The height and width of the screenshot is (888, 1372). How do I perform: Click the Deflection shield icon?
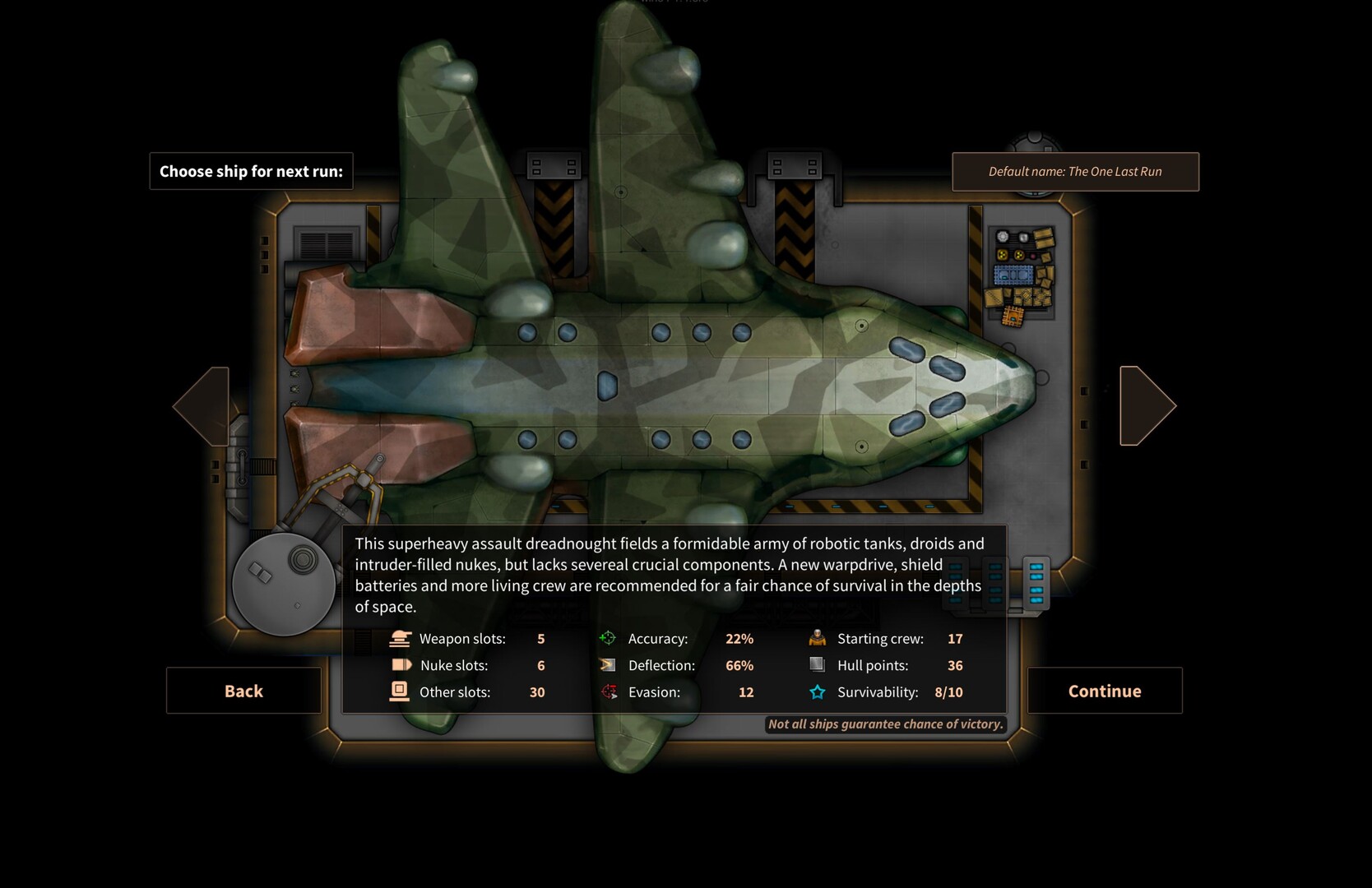pyautogui.click(x=610, y=665)
